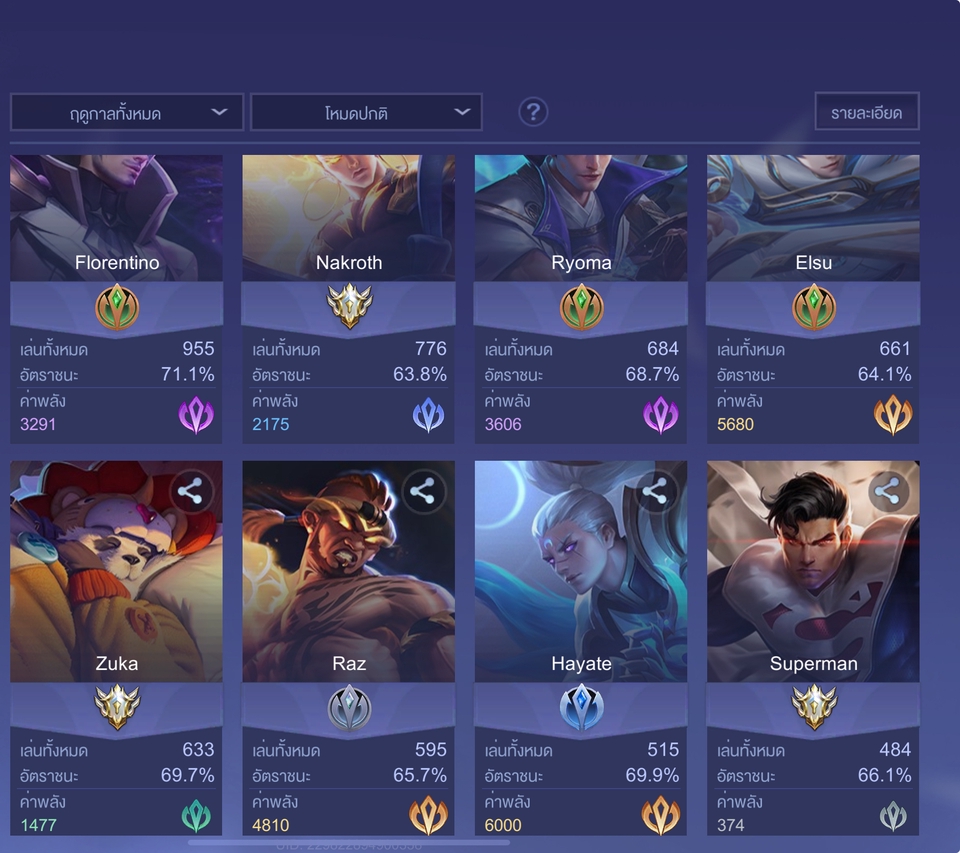The width and height of the screenshot is (960, 853).
Task: Open the โหมดปกติ mode dropdown
Action: coord(366,113)
